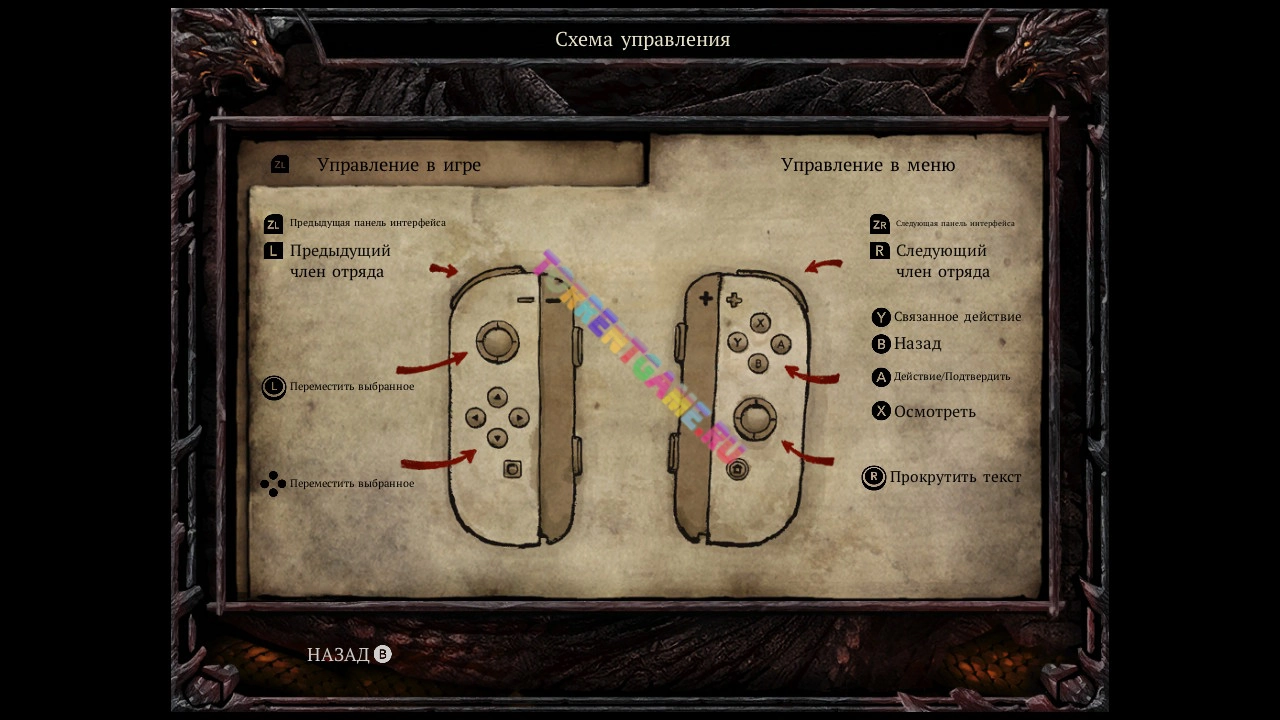Screen dimensions: 1280x720
Task: Select the D-pad icon for moving selection
Action: click(273, 484)
